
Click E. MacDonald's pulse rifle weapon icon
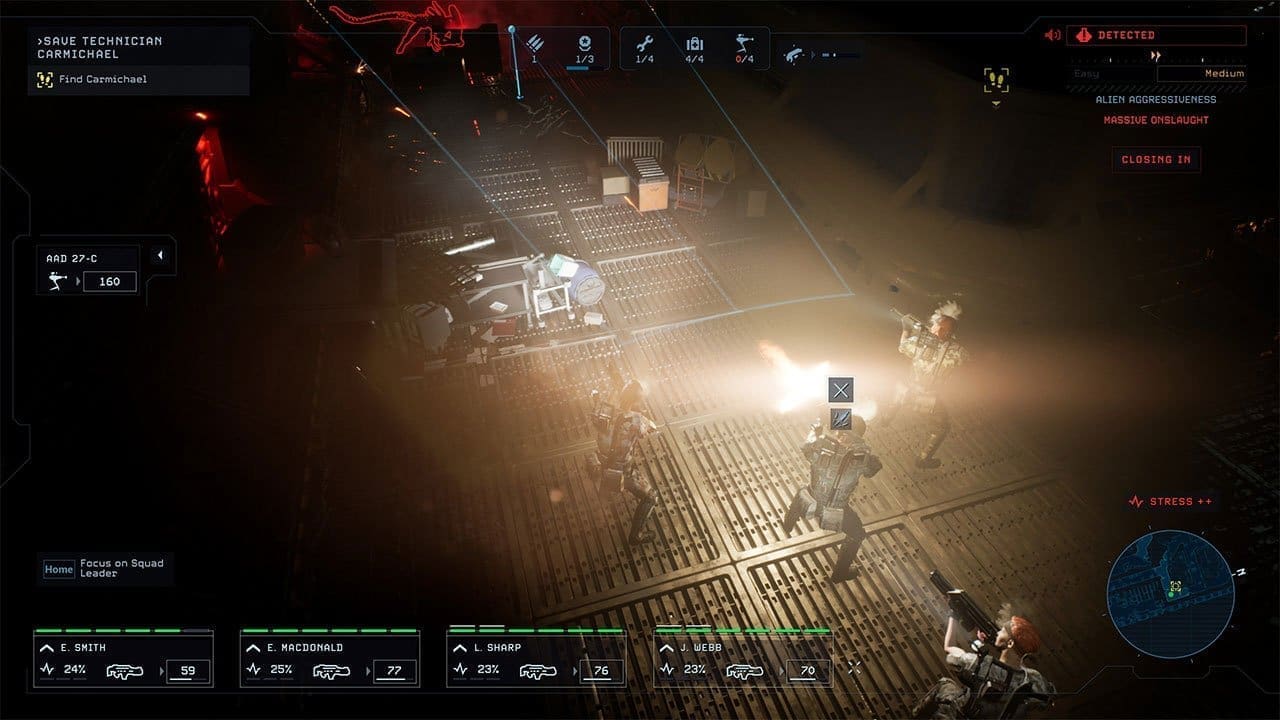(331, 671)
